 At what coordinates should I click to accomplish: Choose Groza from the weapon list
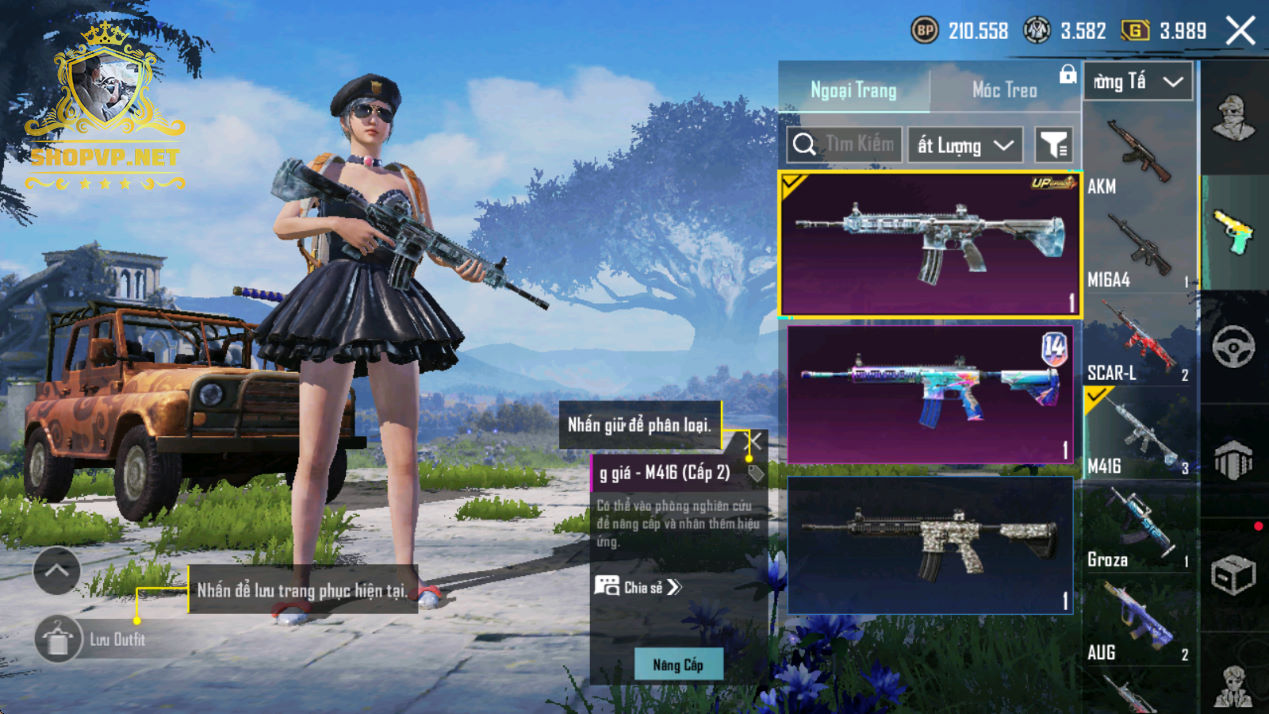1139,530
